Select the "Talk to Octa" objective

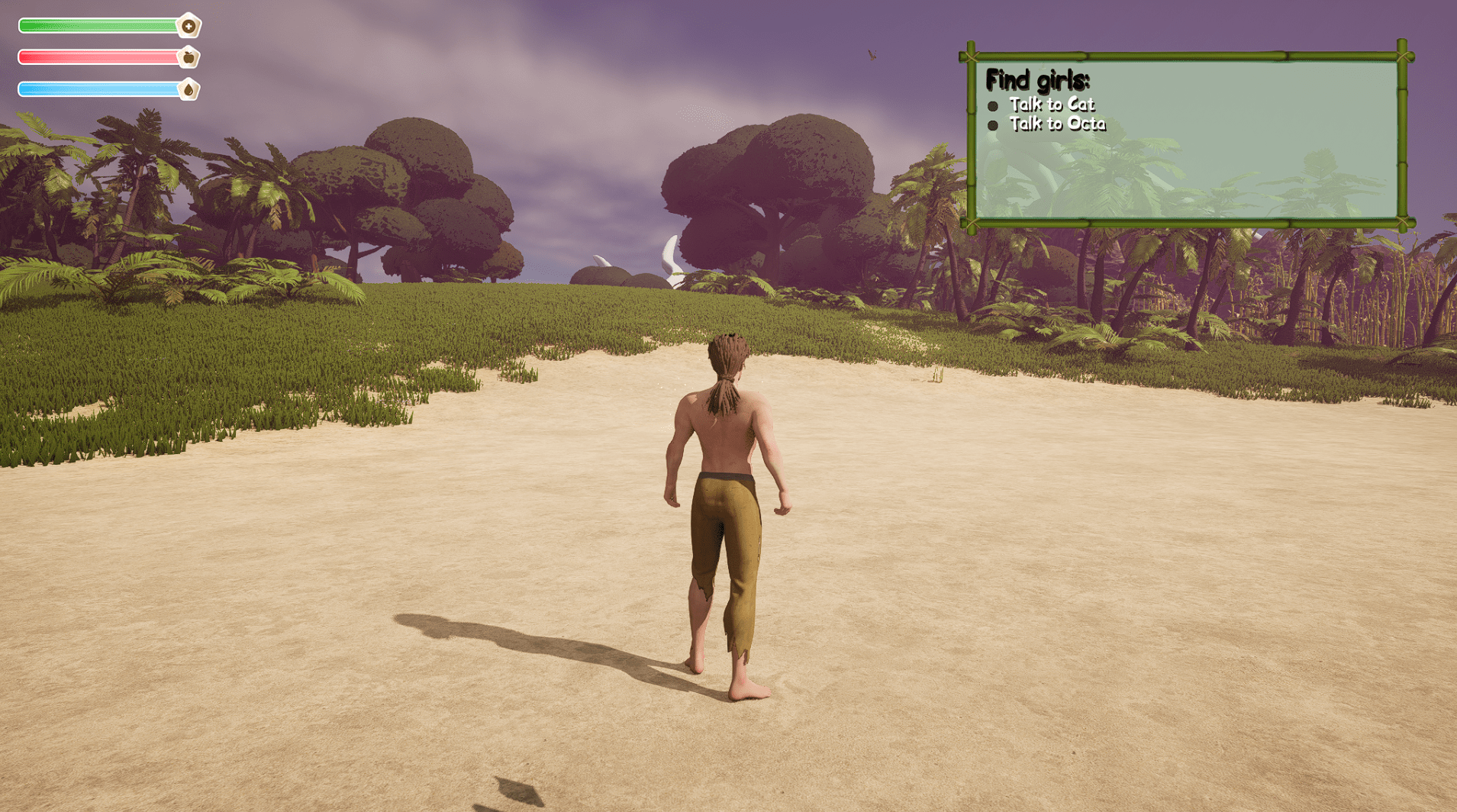pyautogui.click(x=1056, y=124)
